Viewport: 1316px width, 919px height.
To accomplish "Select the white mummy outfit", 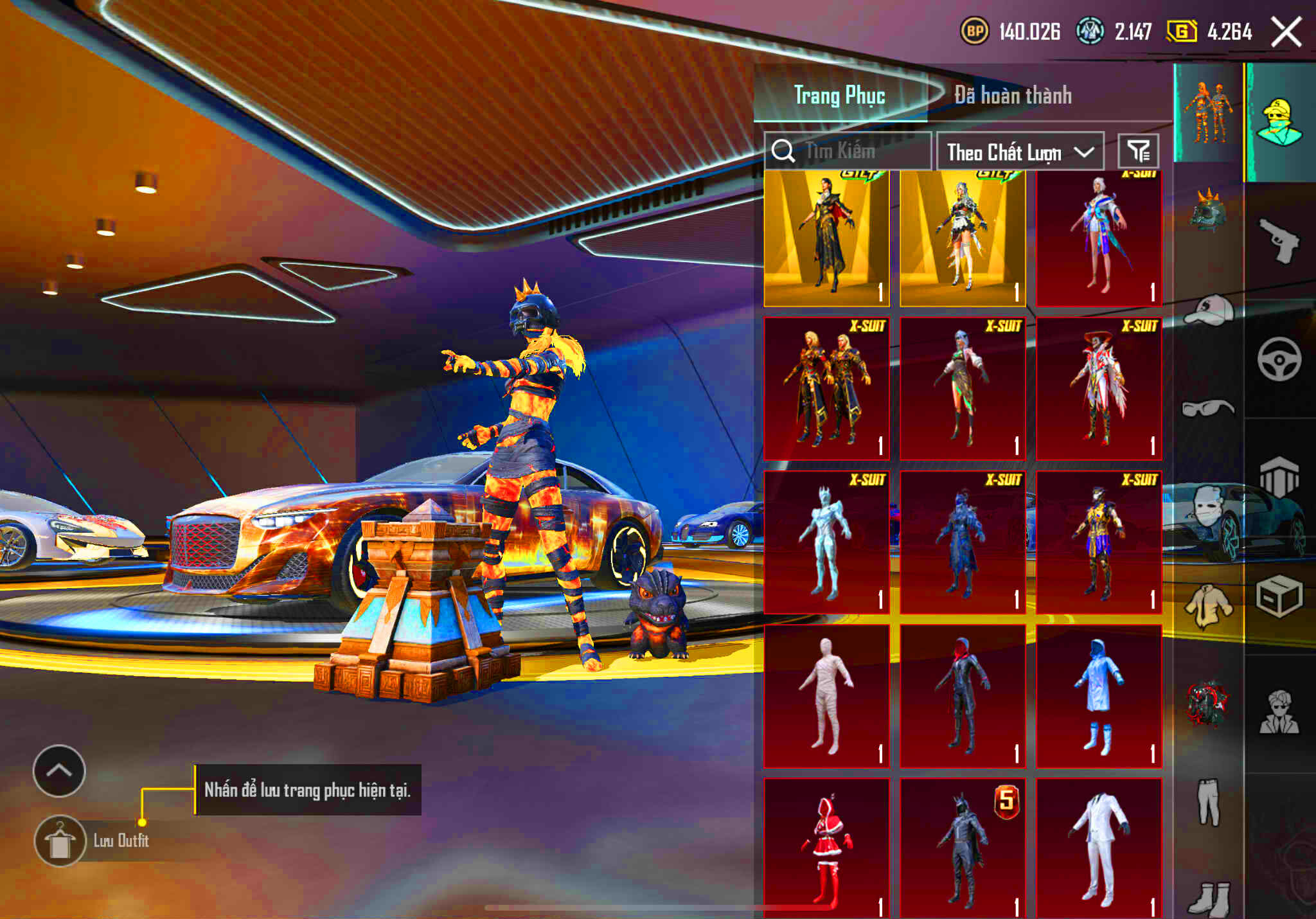I will coord(826,696).
